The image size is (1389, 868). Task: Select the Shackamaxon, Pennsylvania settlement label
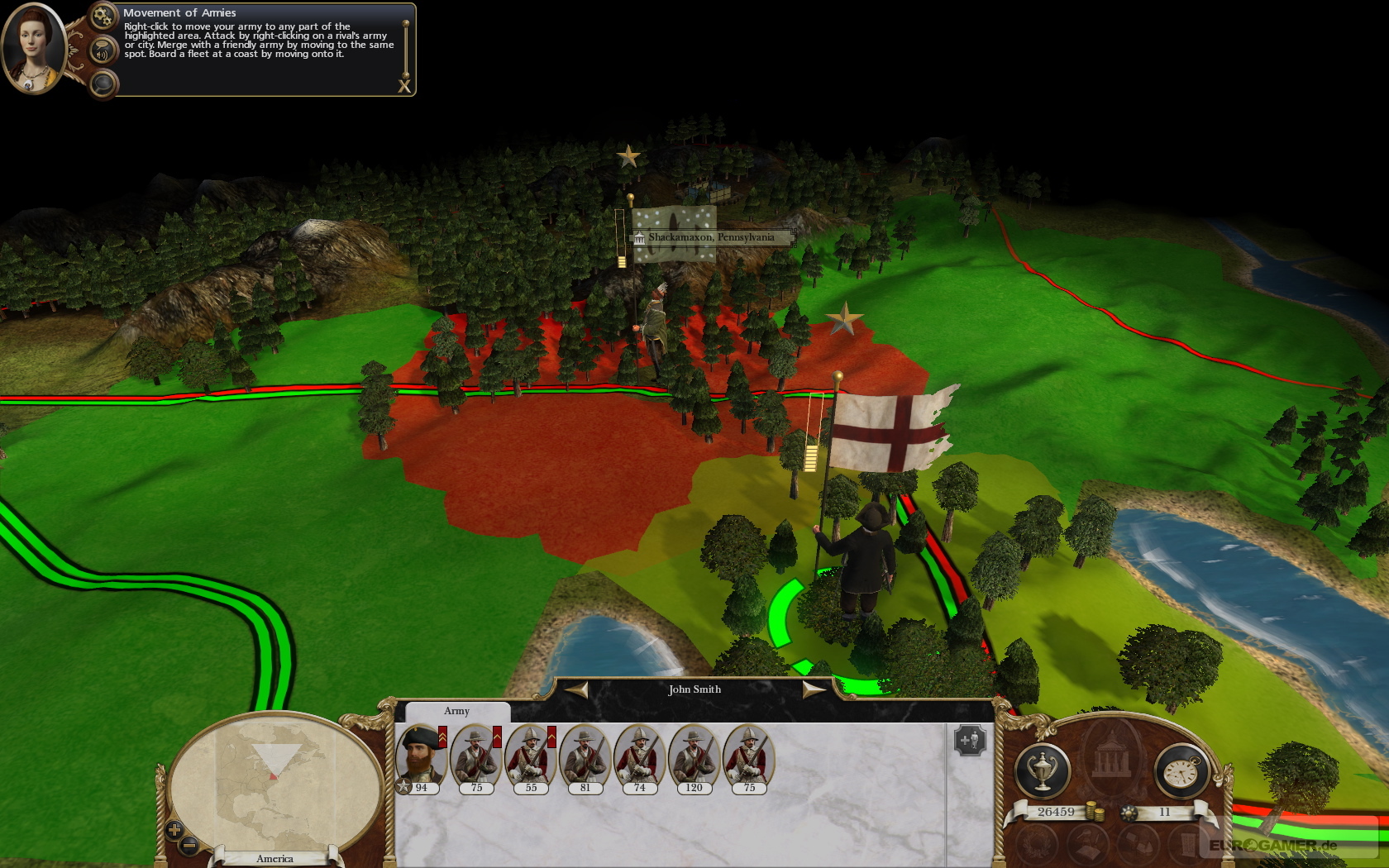pos(710,237)
